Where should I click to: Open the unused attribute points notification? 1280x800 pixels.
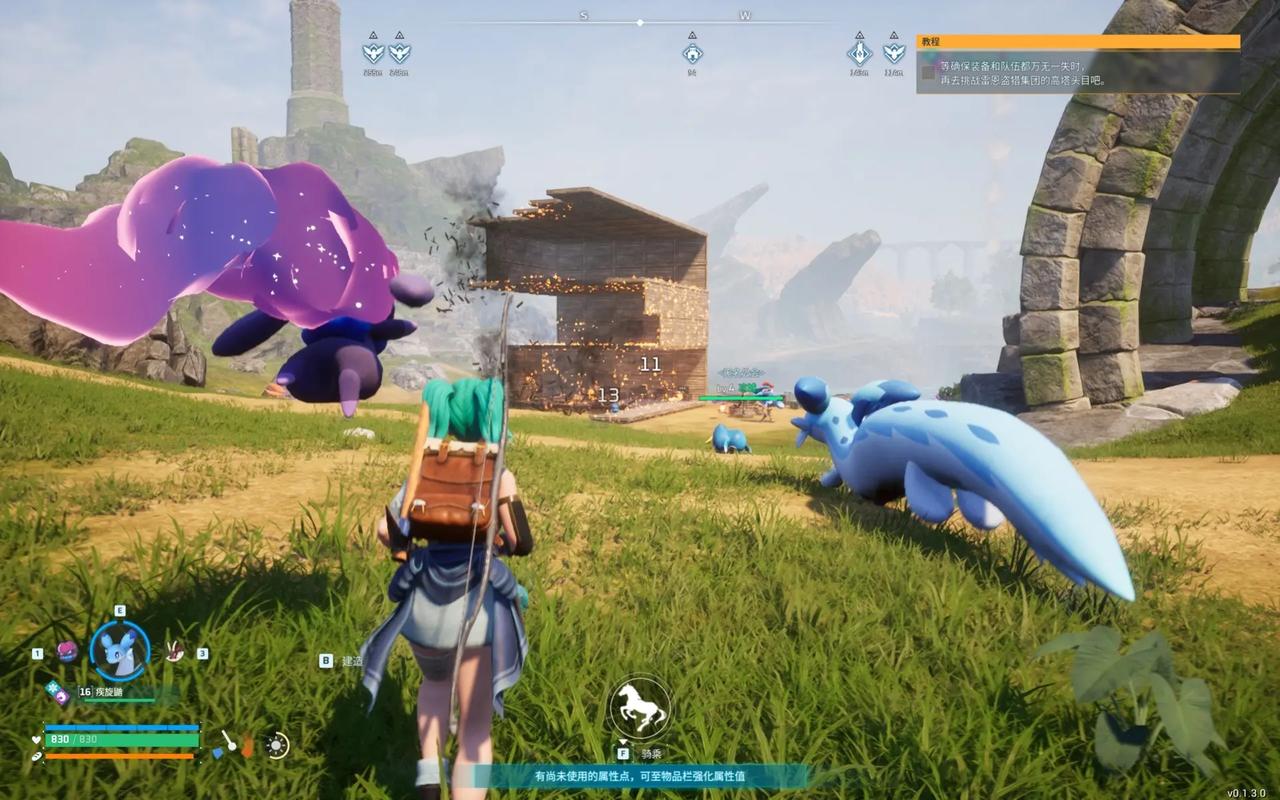tap(640, 776)
